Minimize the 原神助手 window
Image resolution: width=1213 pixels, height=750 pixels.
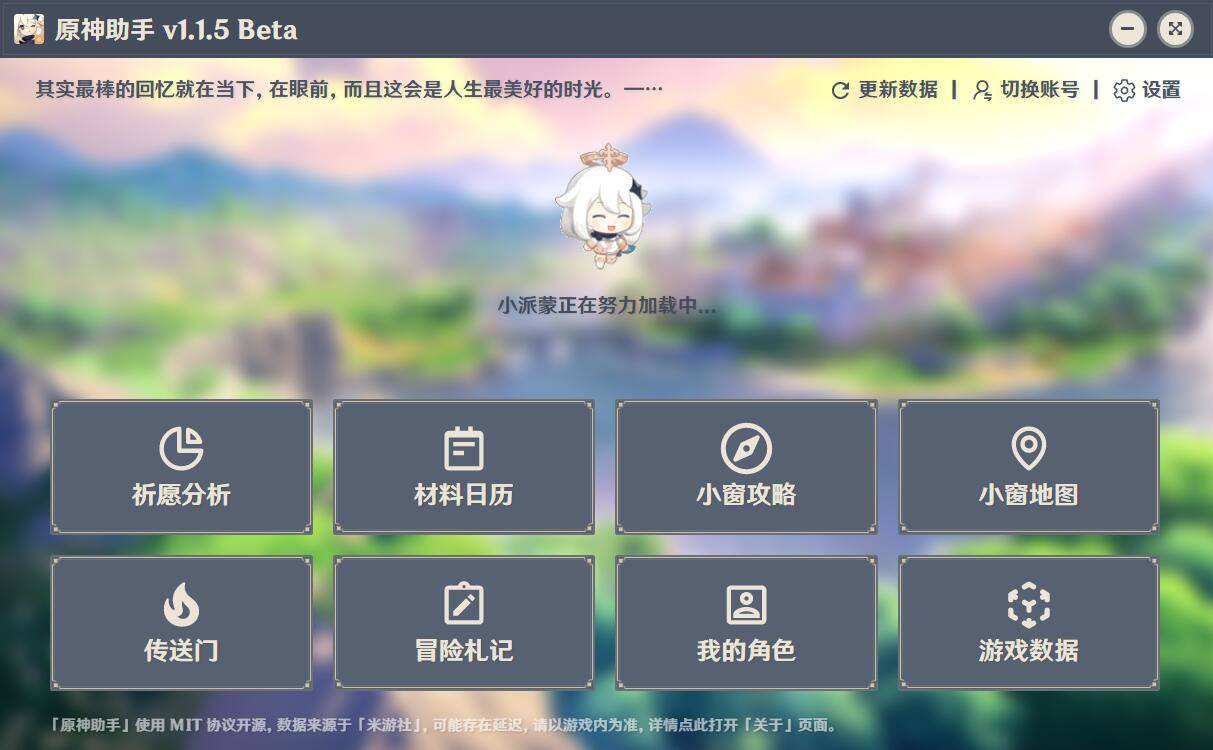pyautogui.click(x=1127, y=29)
